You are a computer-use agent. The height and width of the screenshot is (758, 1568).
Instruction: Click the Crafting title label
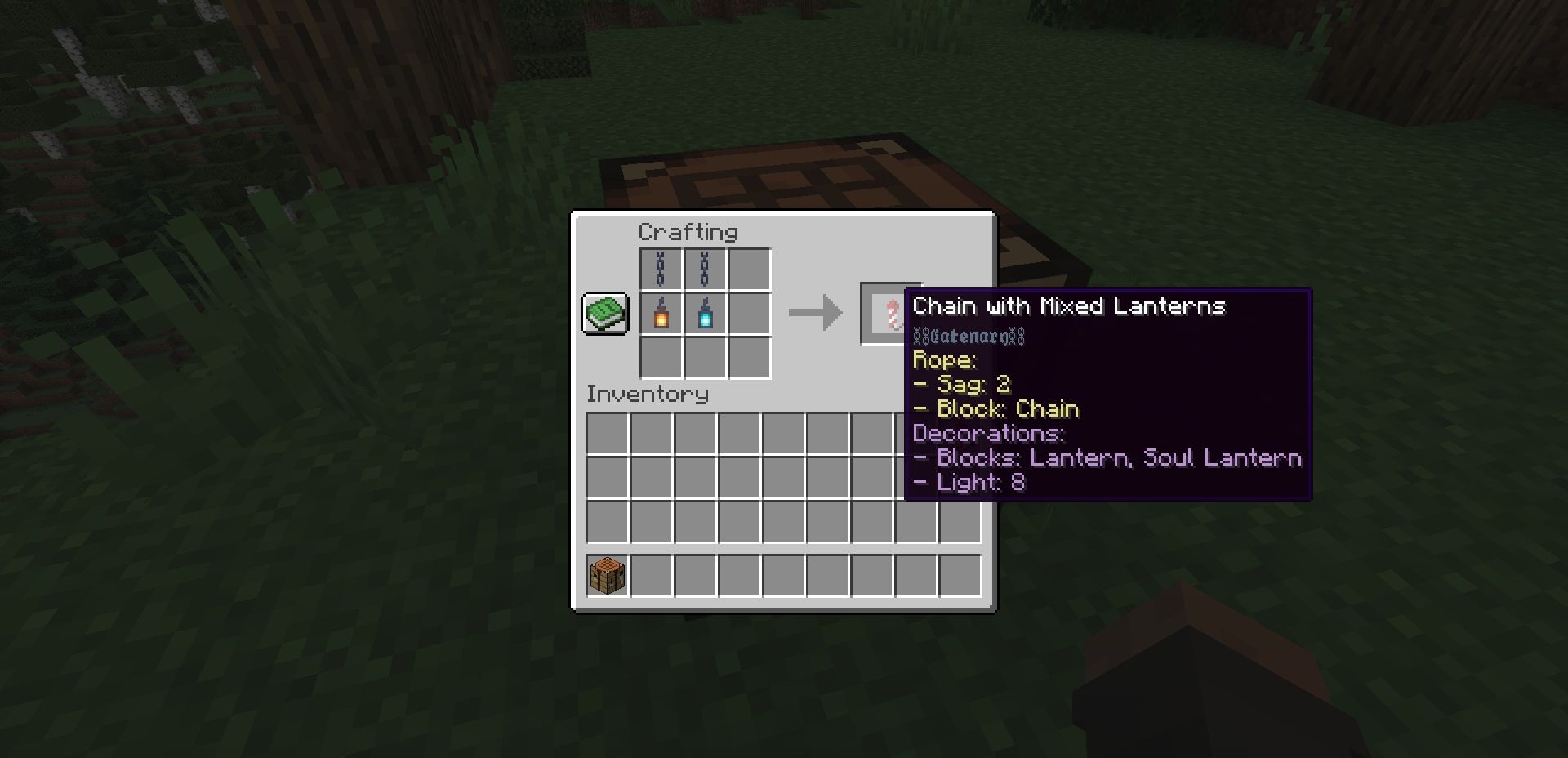690,232
